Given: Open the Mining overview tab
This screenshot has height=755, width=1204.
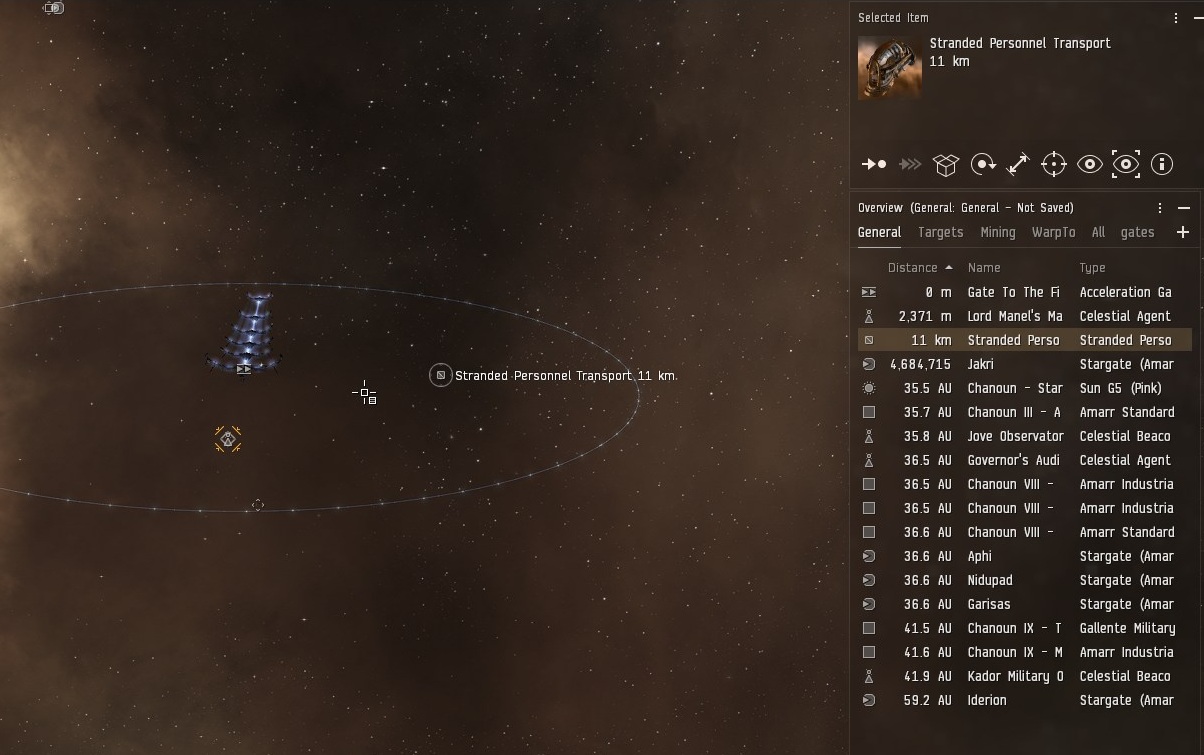Looking at the screenshot, I should coord(997,232).
